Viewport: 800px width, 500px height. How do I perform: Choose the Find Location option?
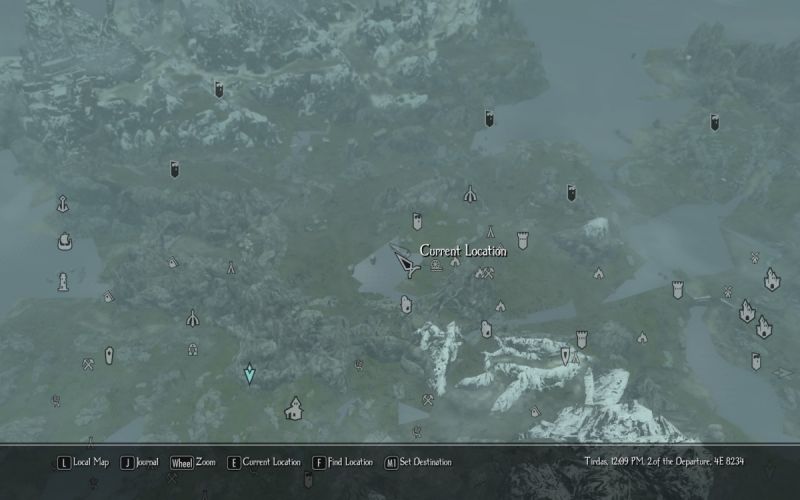342,462
